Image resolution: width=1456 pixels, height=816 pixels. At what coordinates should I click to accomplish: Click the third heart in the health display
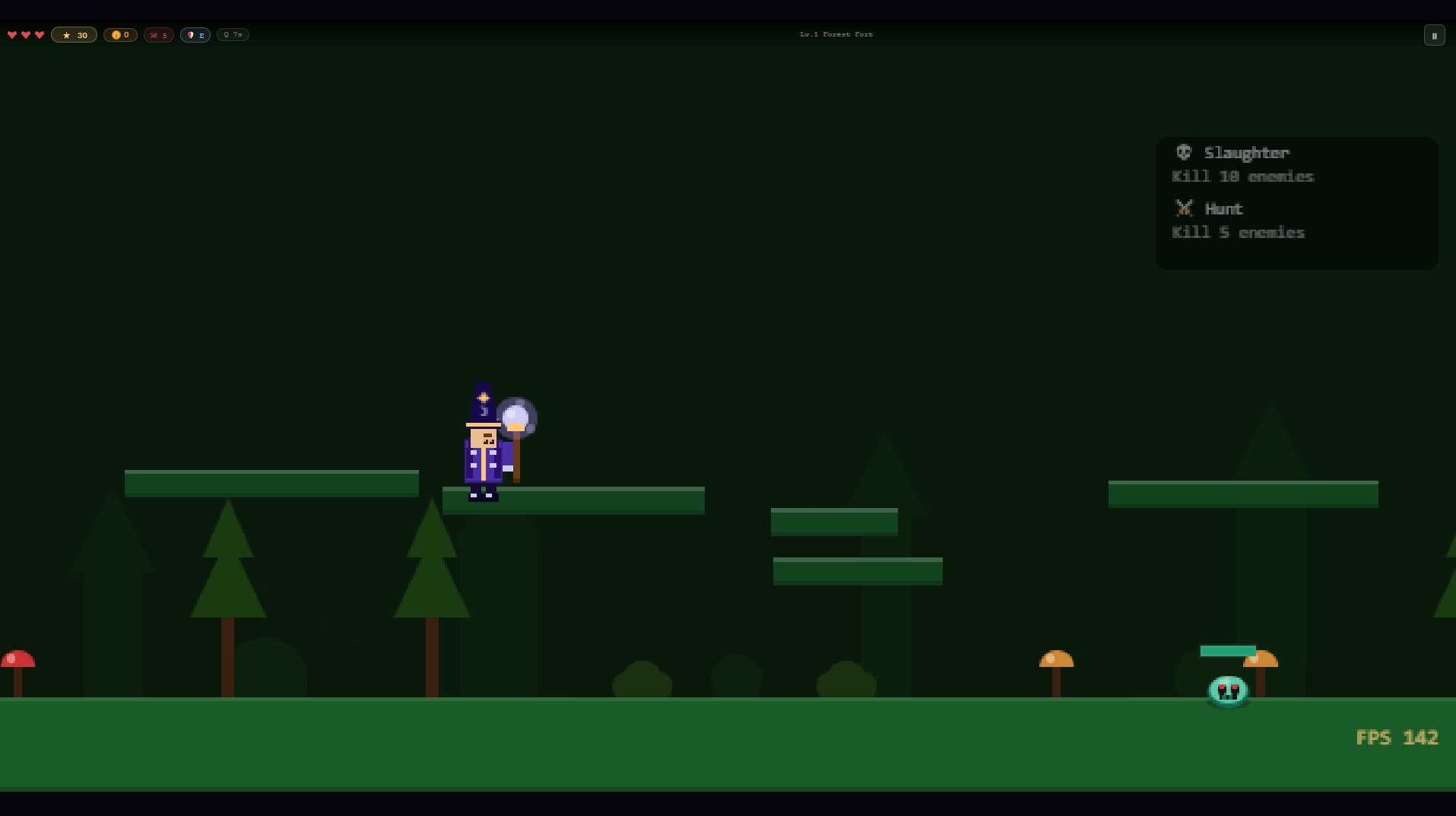39,34
